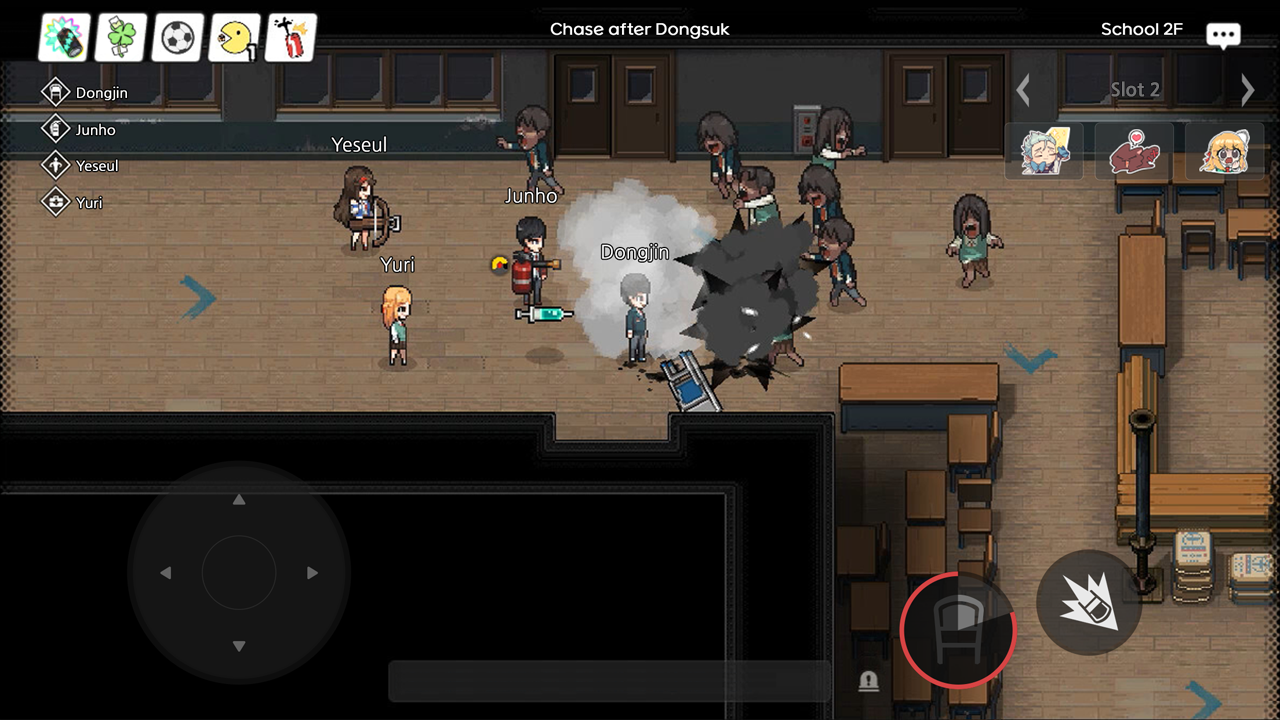Click left arrow to change from Slot 2
The image size is (1280, 720).
point(1023,89)
